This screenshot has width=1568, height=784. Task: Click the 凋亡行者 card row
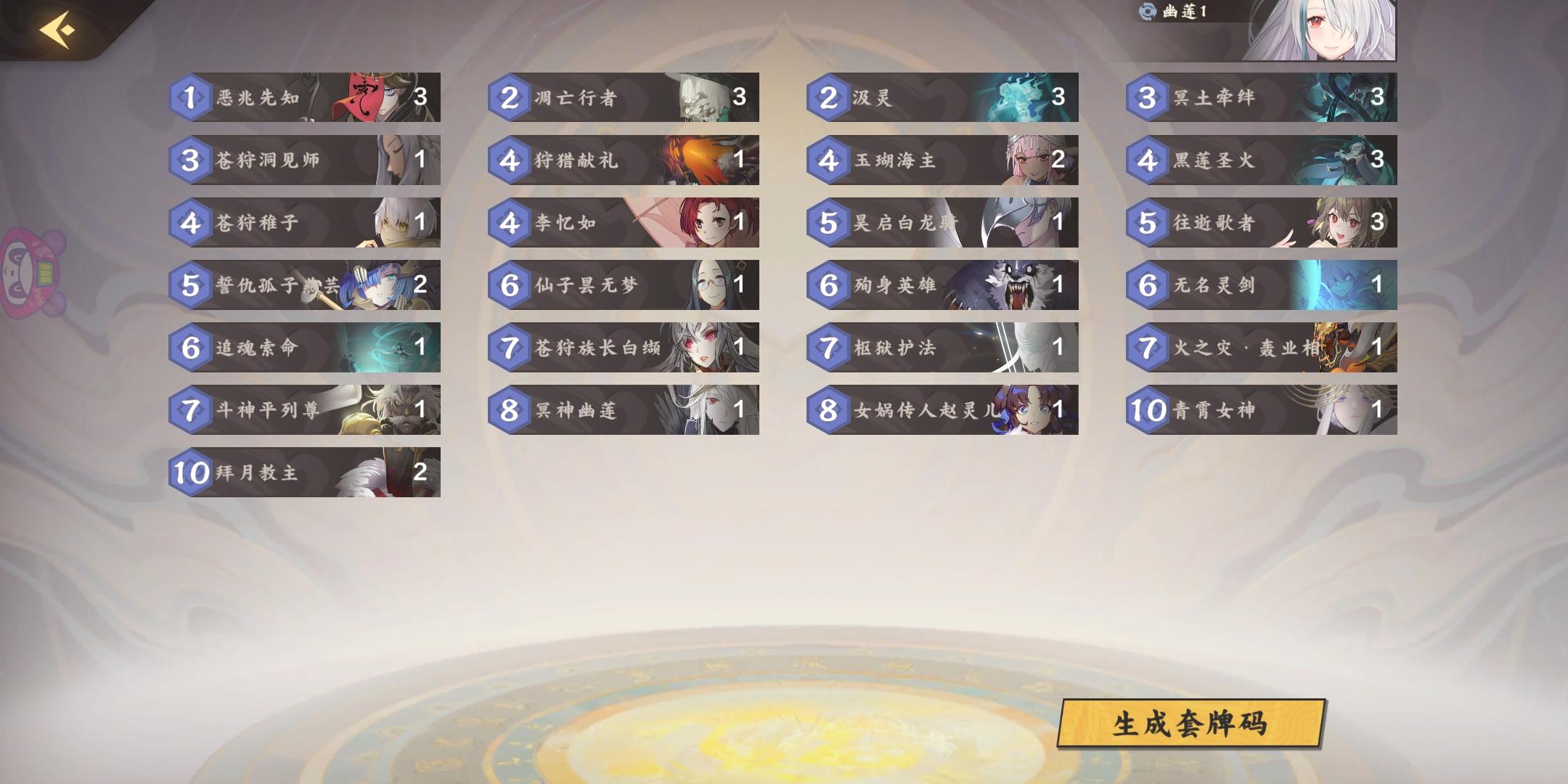tap(624, 99)
